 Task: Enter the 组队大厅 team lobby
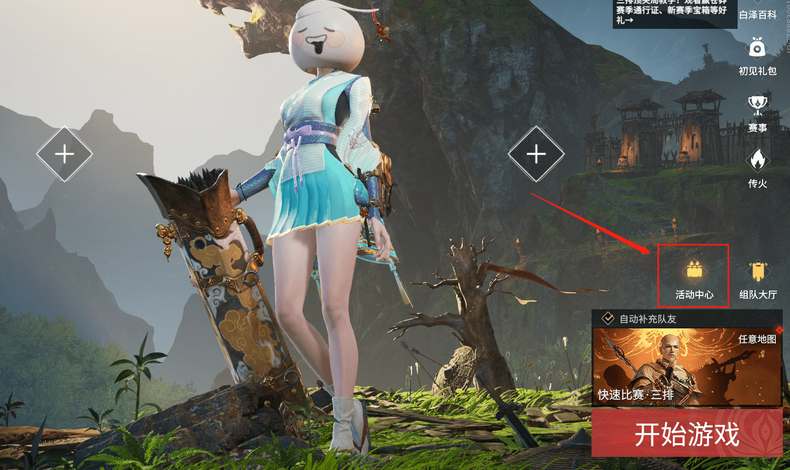[x=757, y=277]
